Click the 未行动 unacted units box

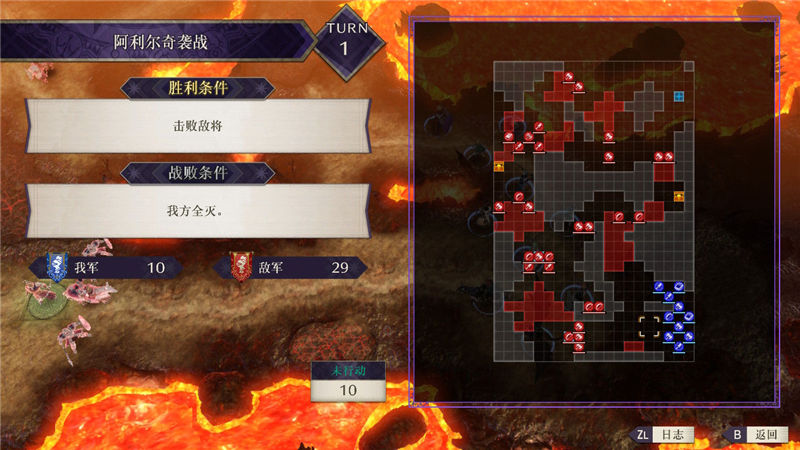coord(349,382)
